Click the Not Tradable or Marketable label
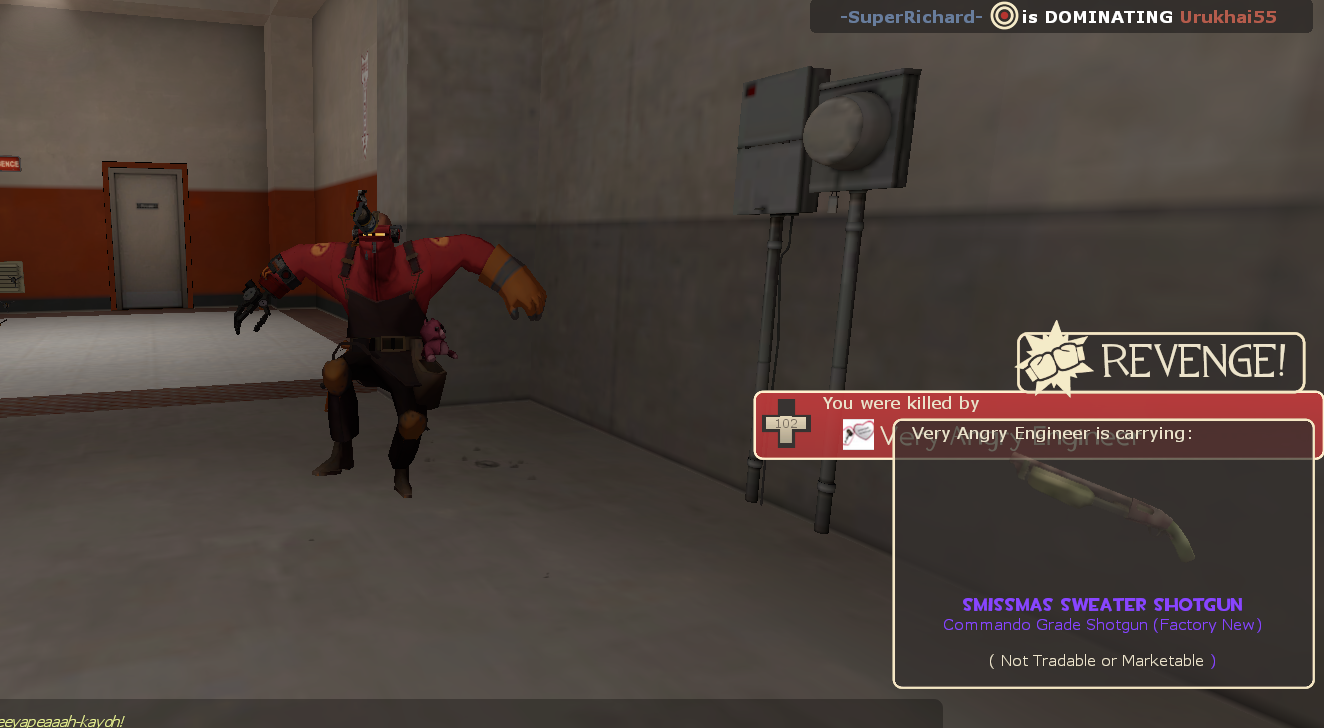The width and height of the screenshot is (1324, 728). (1102, 660)
